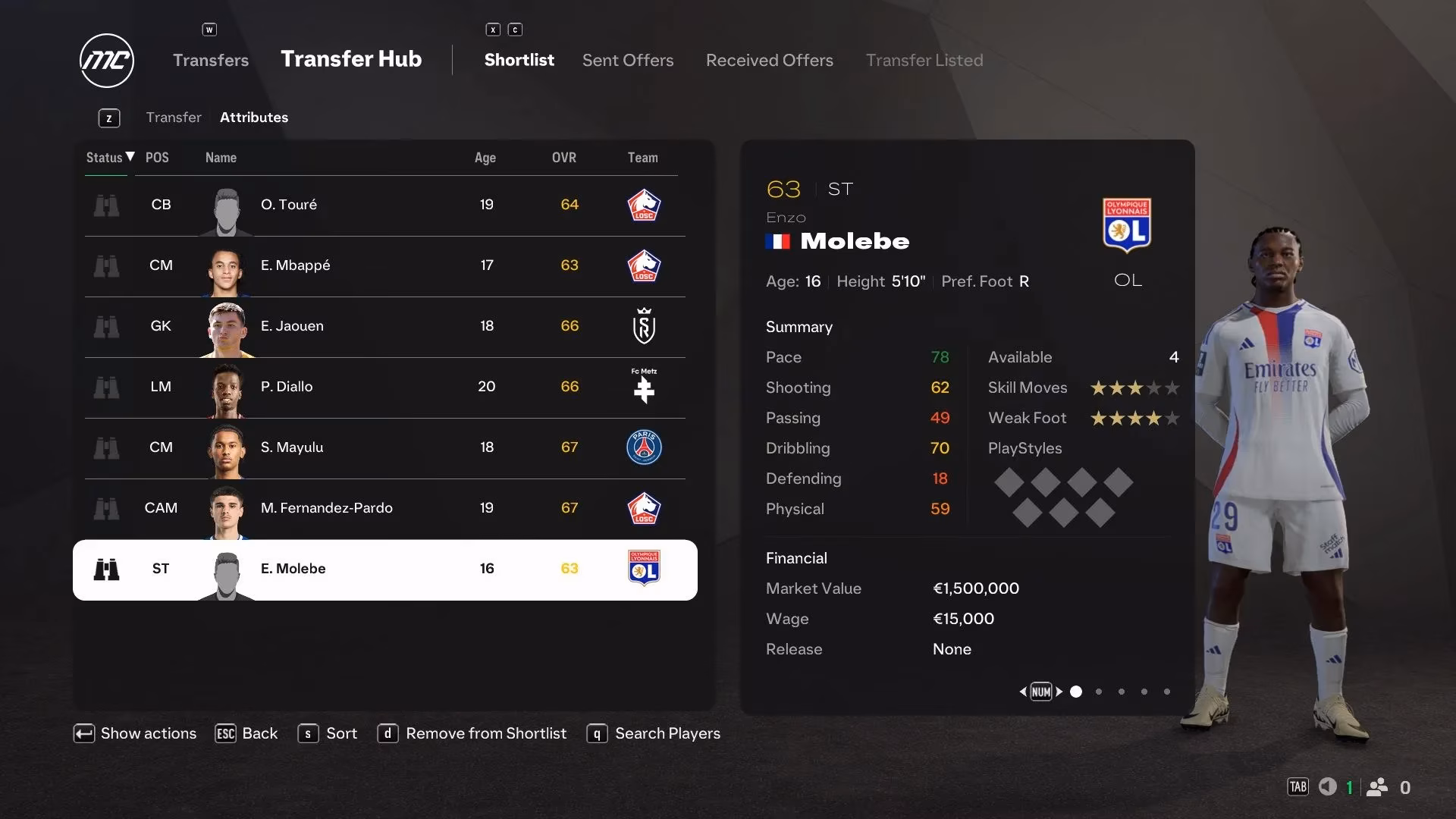The width and height of the screenshot is (1456, 819).
Task: Toggle the shortlist binoculars icon for O. Touré
Action: click(107, 205)
